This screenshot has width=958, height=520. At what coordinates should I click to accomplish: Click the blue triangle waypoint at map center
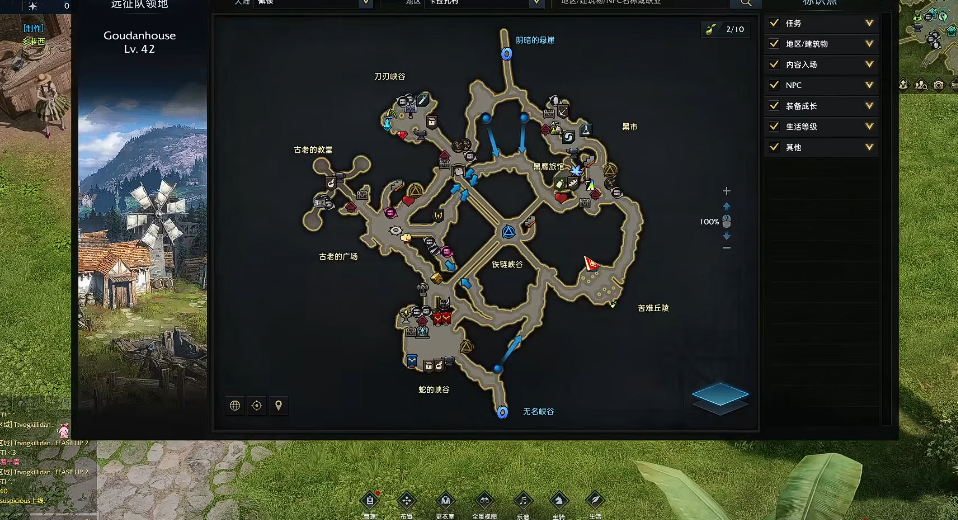508,232
